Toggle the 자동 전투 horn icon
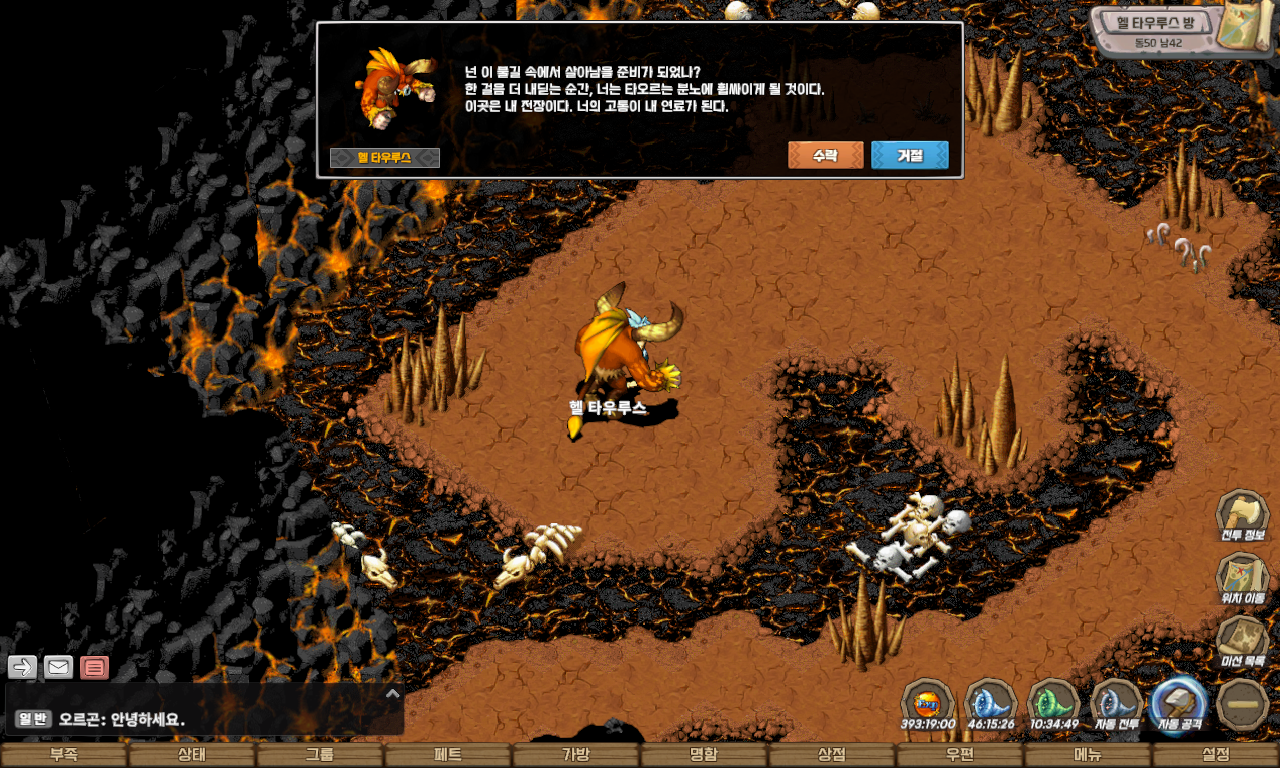The height and width of the screenshot is (768, 1280). pos(1116,704)
